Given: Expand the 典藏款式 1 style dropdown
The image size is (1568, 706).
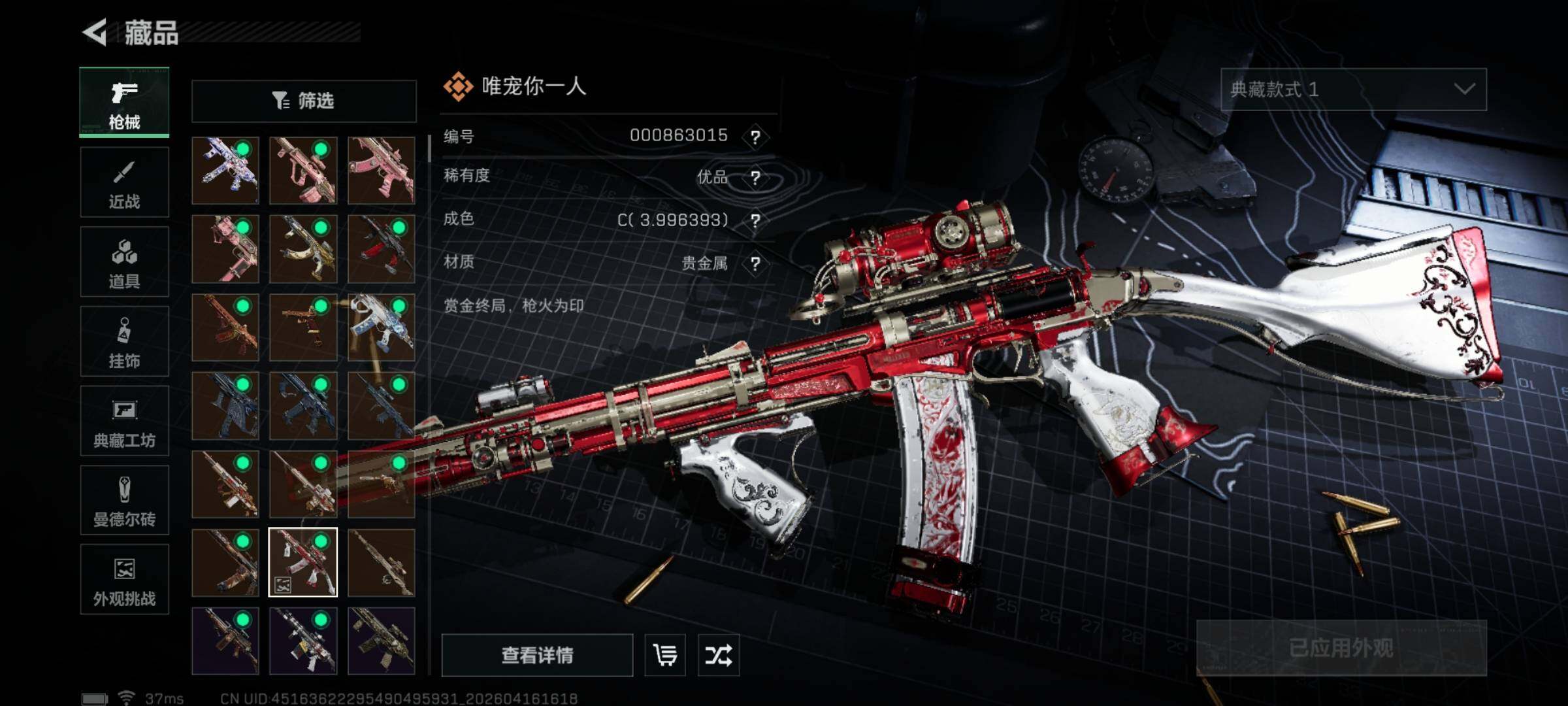Looking at the screenshot, I should [x=1353, y=90].
